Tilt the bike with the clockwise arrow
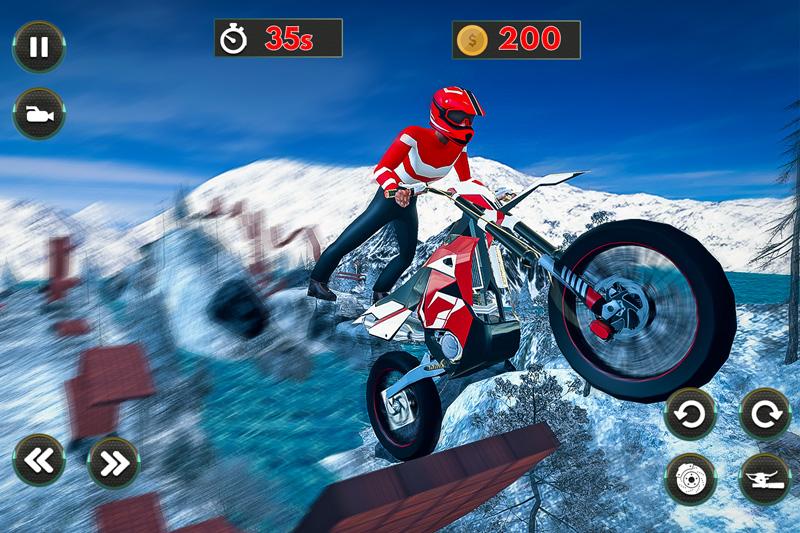800x533 pixels. click(x=764, y=413)
